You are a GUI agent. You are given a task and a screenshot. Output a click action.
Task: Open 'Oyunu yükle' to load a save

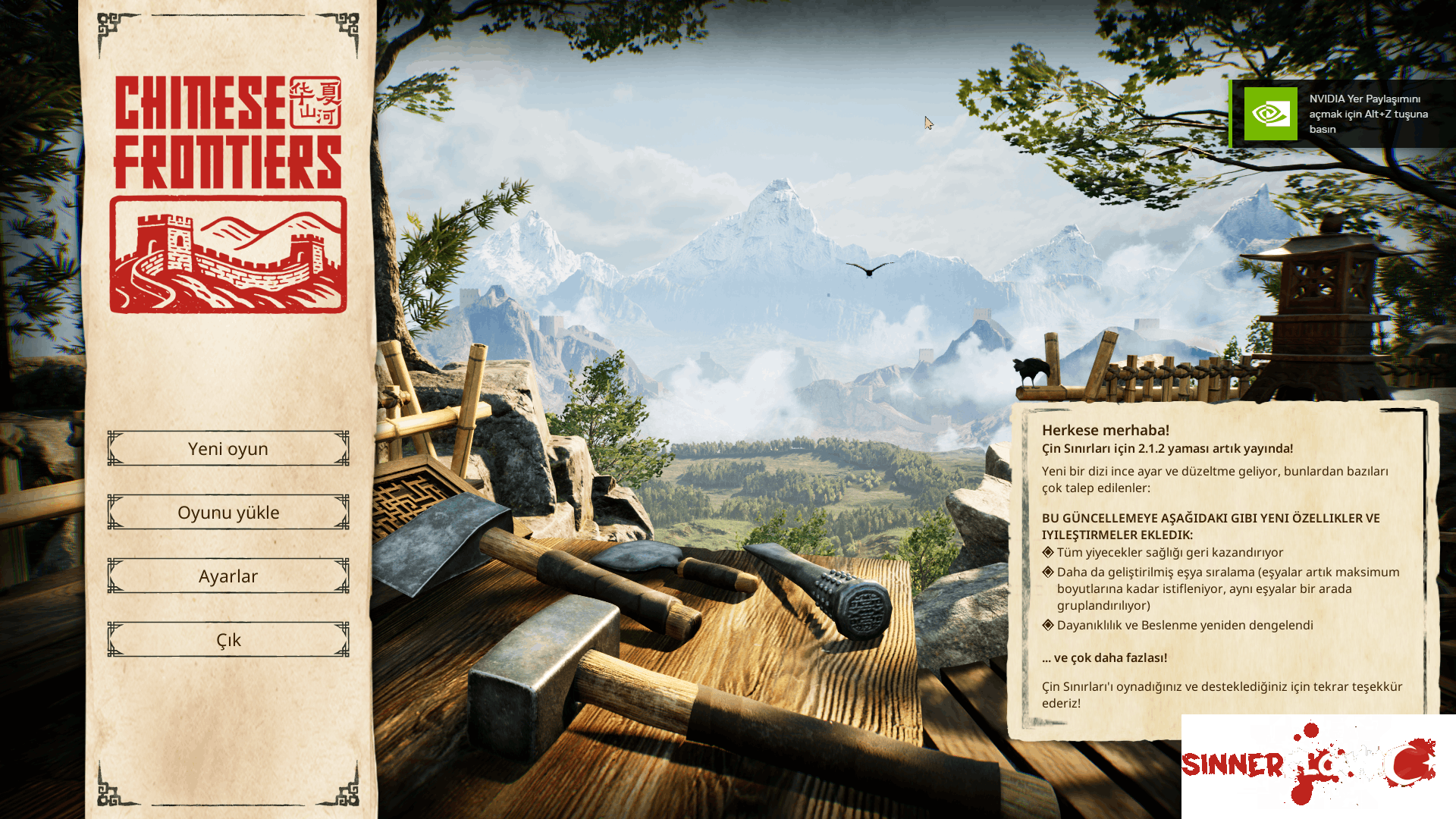pyautogui.click(x=227, y=512)
